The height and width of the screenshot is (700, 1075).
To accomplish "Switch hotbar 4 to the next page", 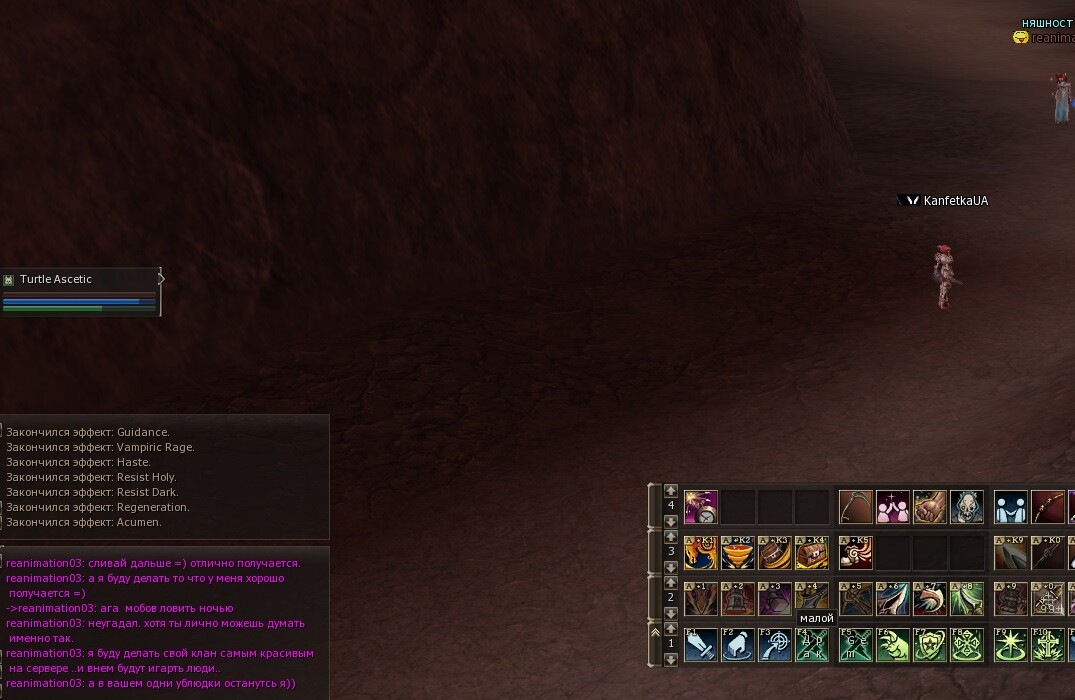I will tap(671, 521).
